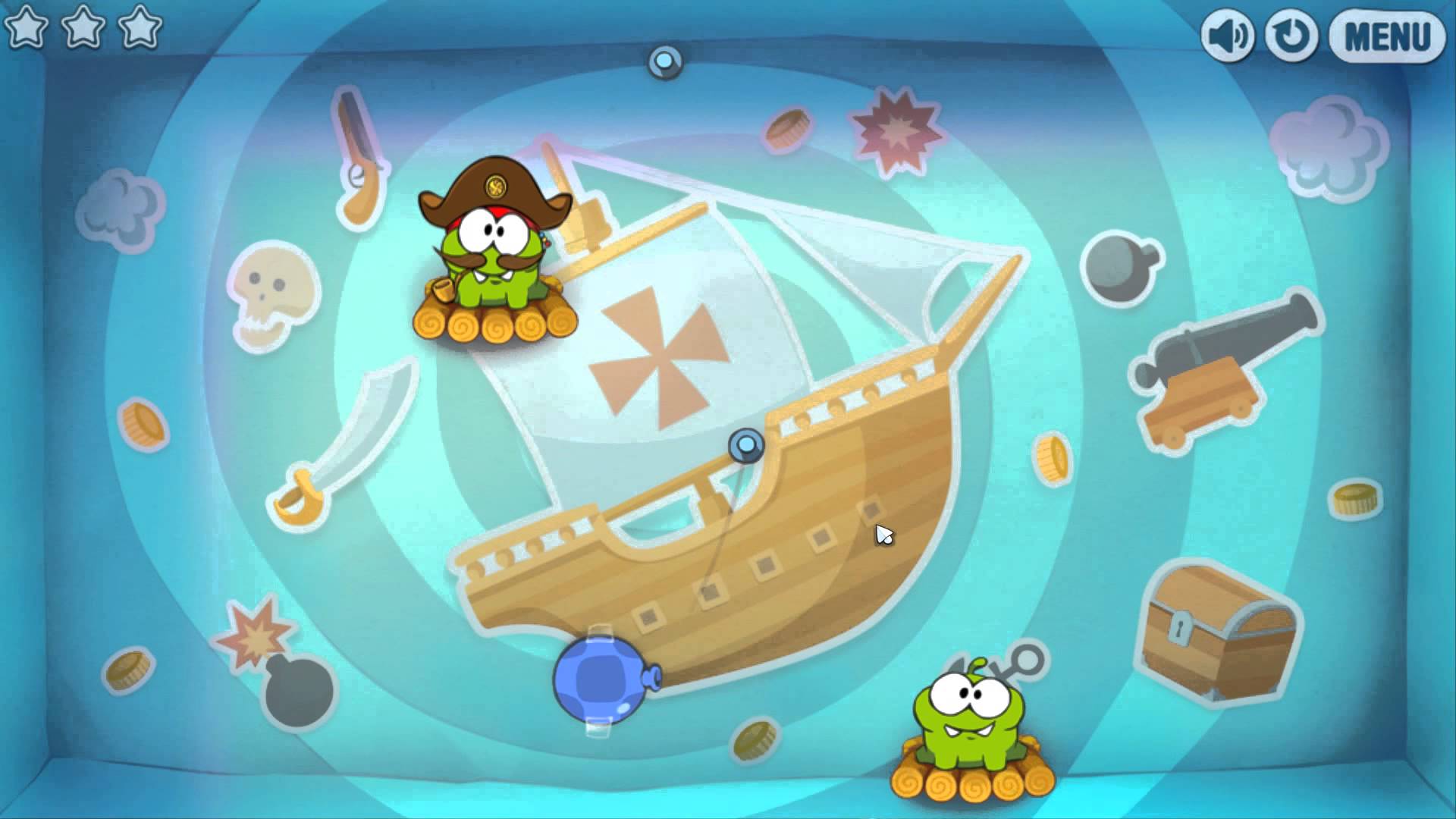Open the MENU
This screenshot has height=819, width=1456.
[x=1388, y=34]
